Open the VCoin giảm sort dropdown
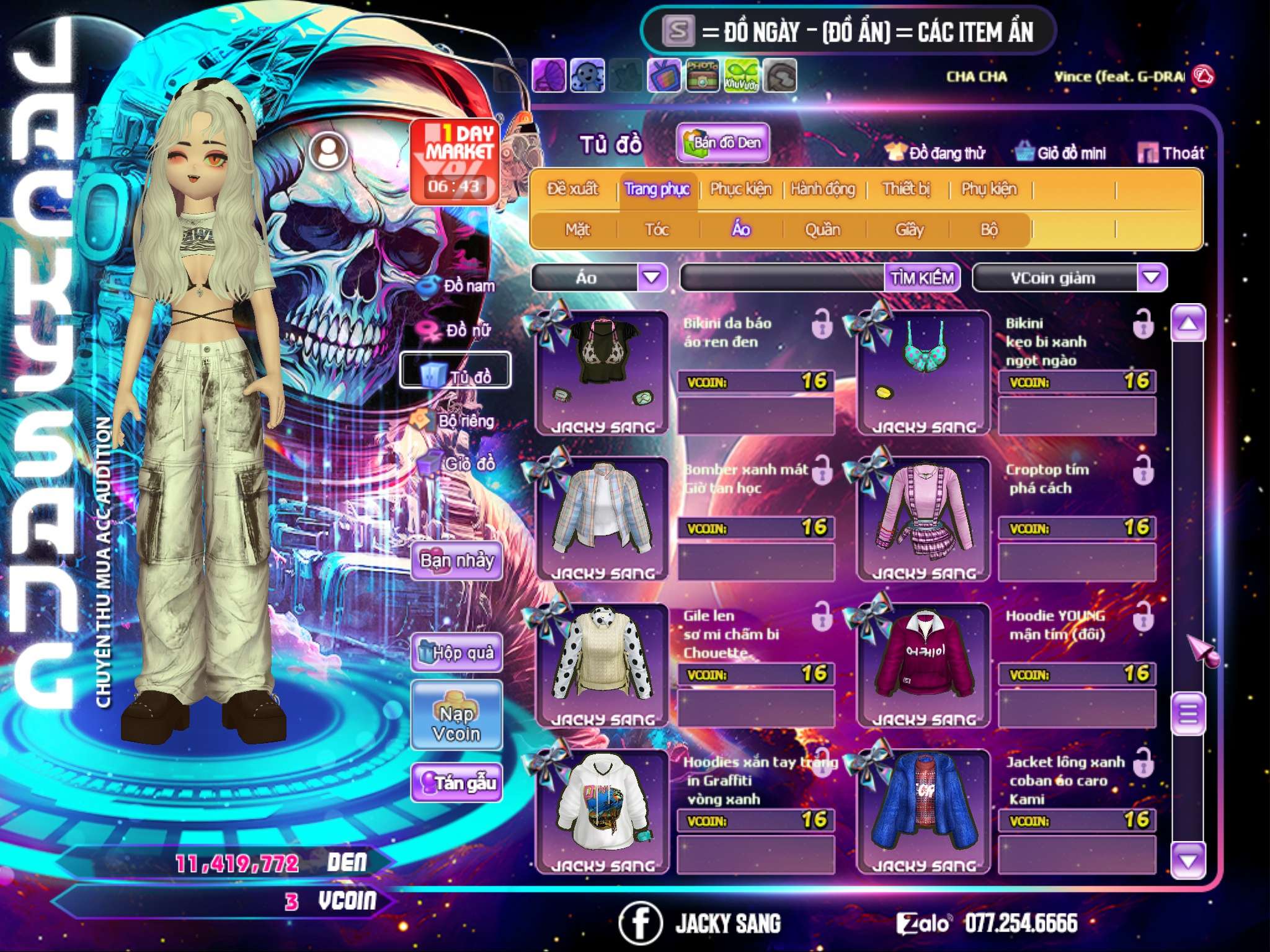This screenshot has width=1270, height=952. (x=1152, y=278)
